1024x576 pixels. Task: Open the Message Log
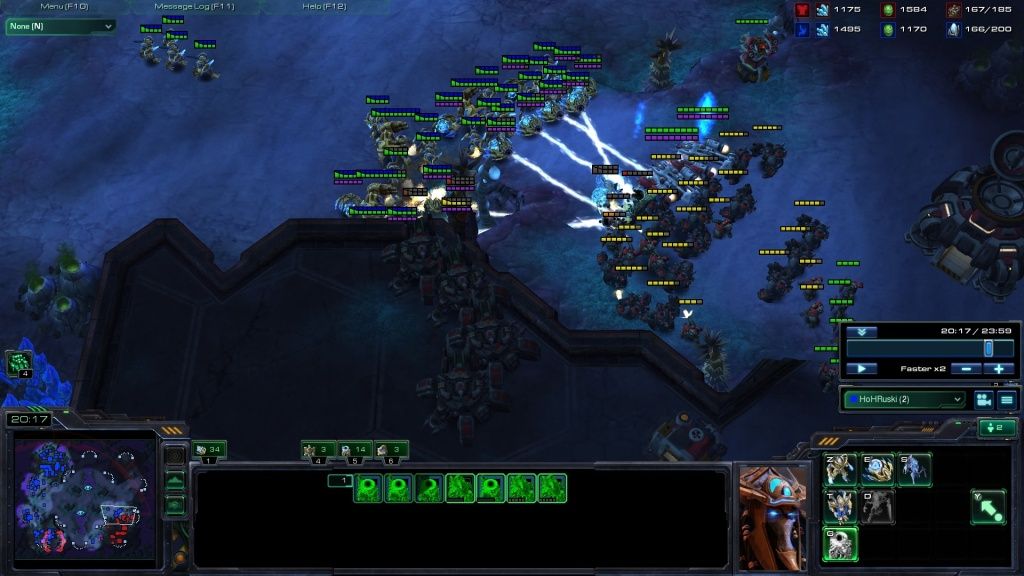tap(194, 6)
